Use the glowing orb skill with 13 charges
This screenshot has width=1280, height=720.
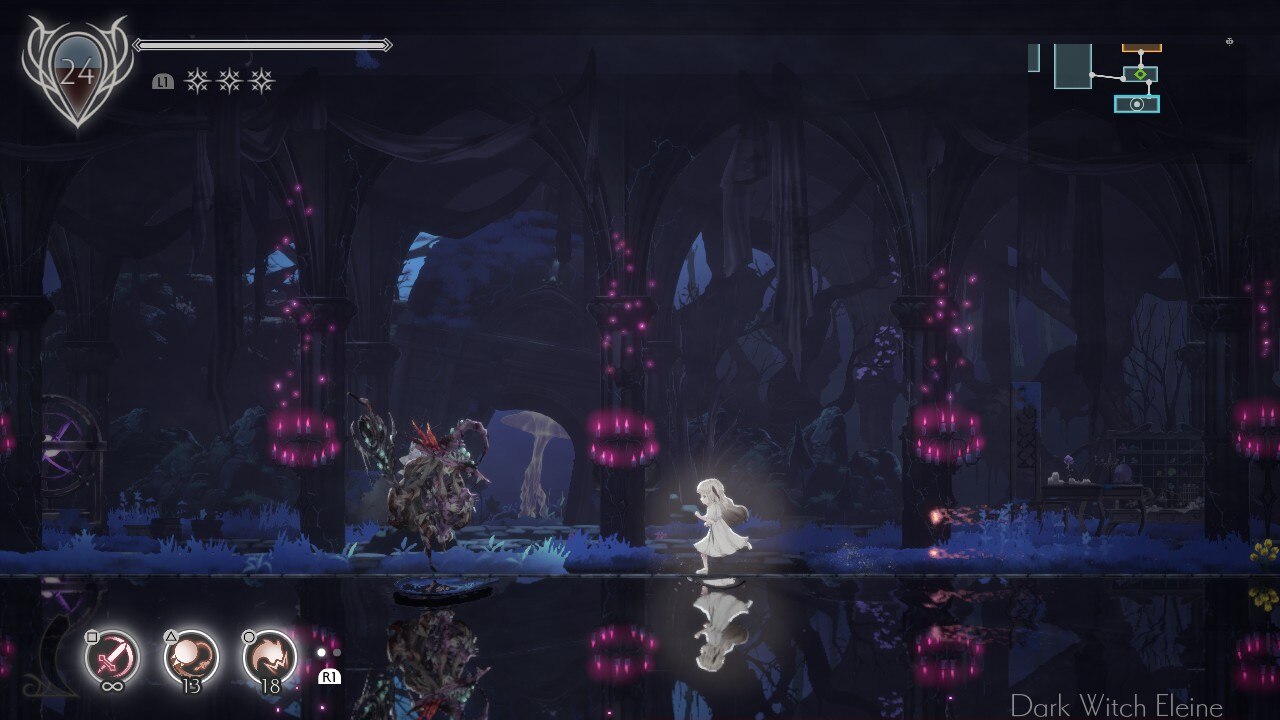[191, 657]
